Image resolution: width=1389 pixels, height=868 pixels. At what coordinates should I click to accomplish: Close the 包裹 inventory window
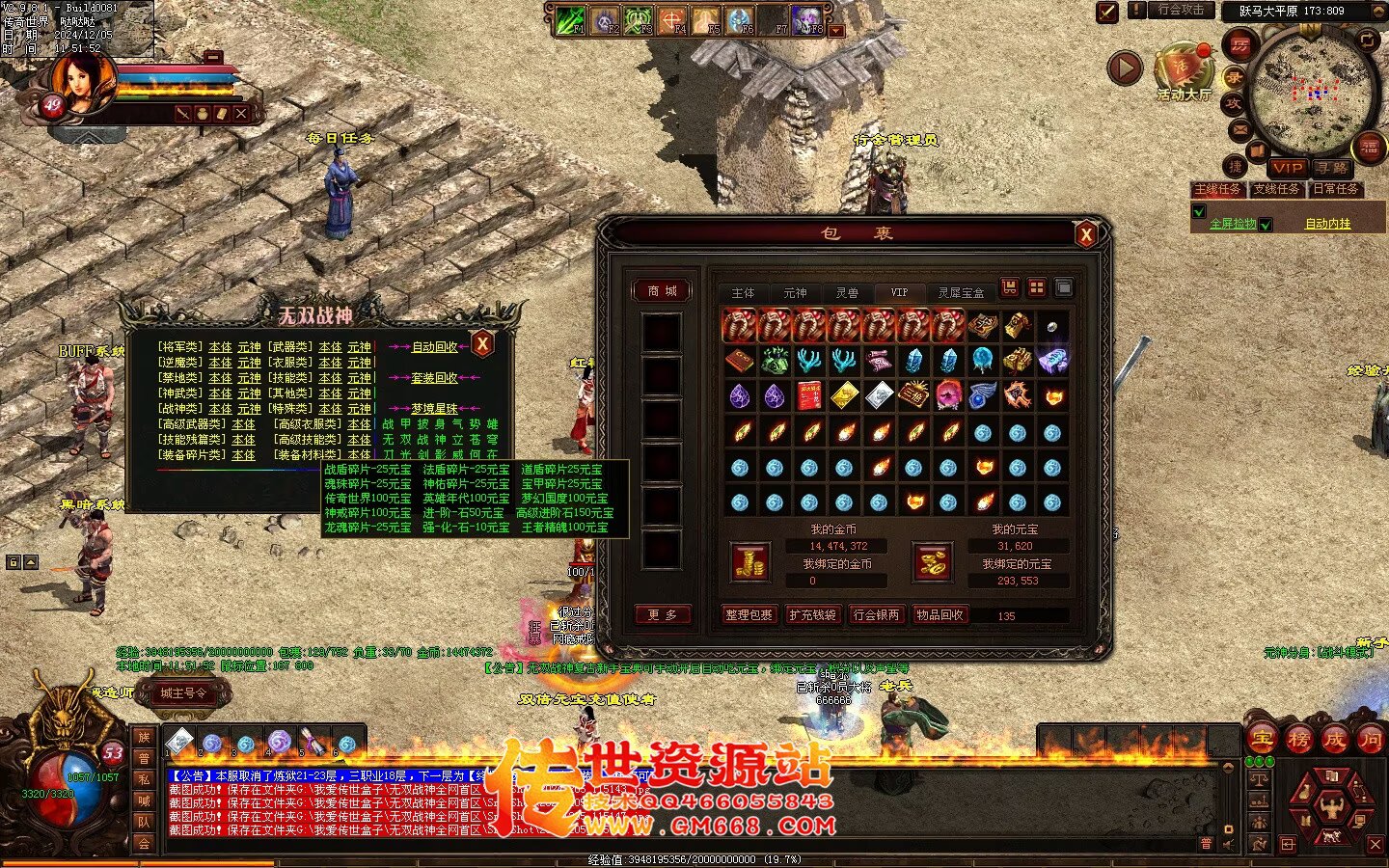[1086, 234]
